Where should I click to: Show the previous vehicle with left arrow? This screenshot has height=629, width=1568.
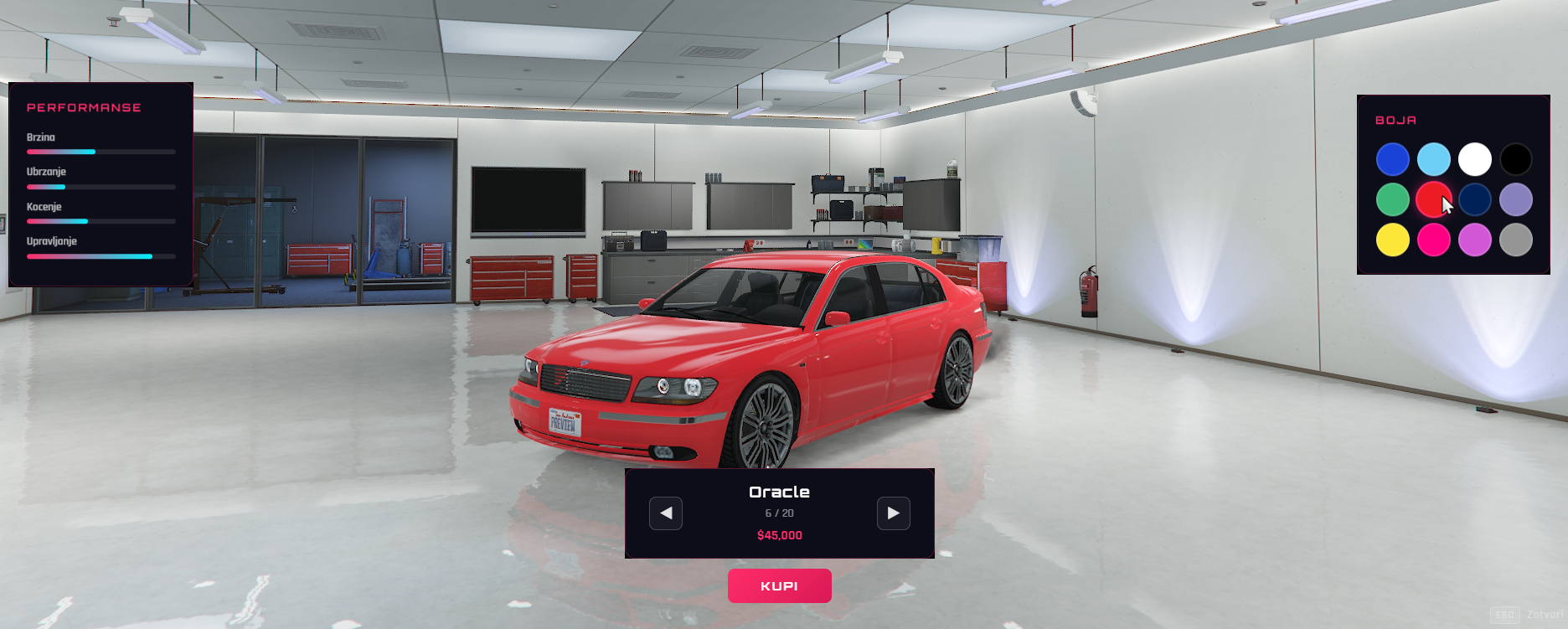(666, 513)
